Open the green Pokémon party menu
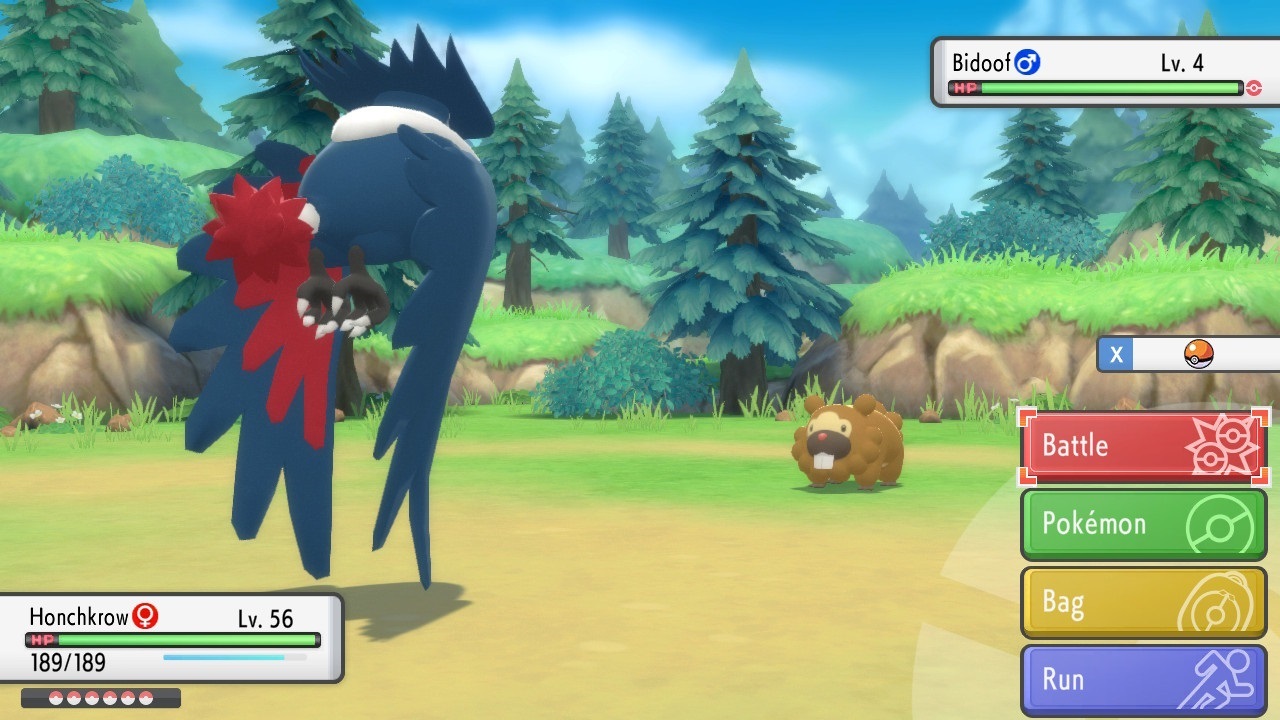The image size is (1280, 720). coord(1144,524)
